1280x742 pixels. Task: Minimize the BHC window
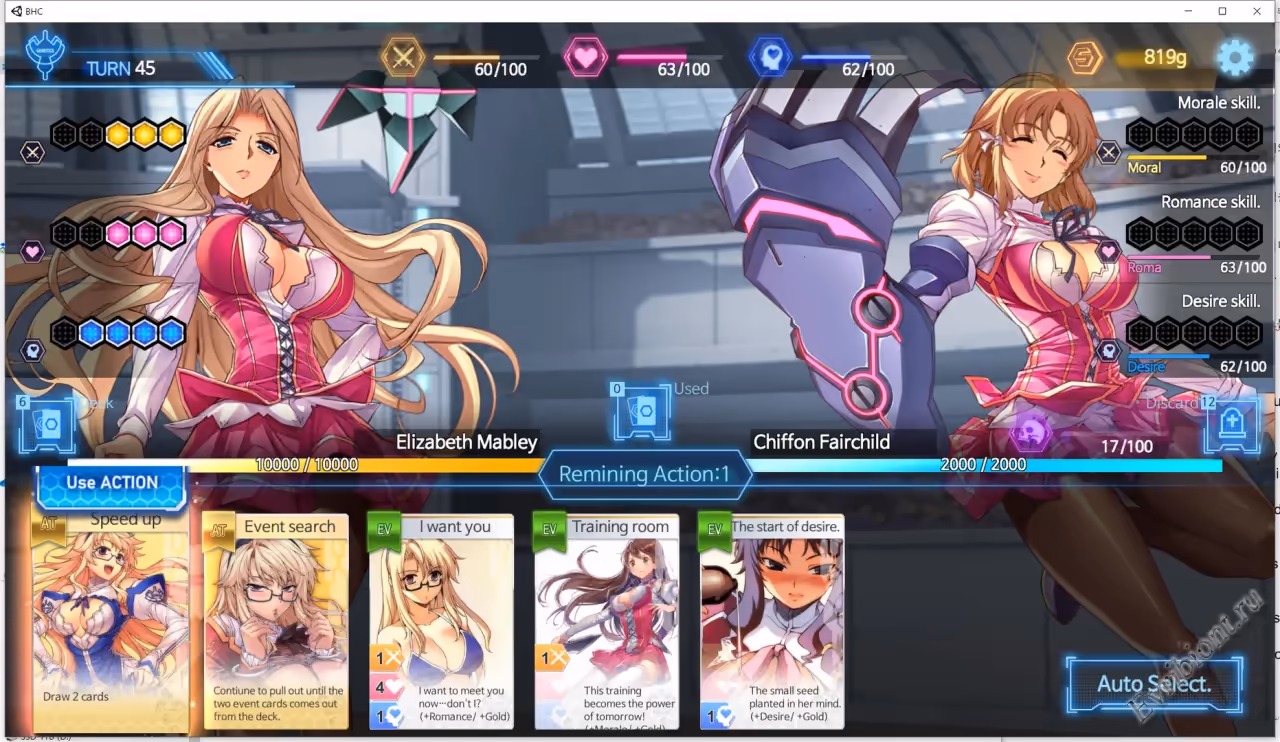point(1188,11)
